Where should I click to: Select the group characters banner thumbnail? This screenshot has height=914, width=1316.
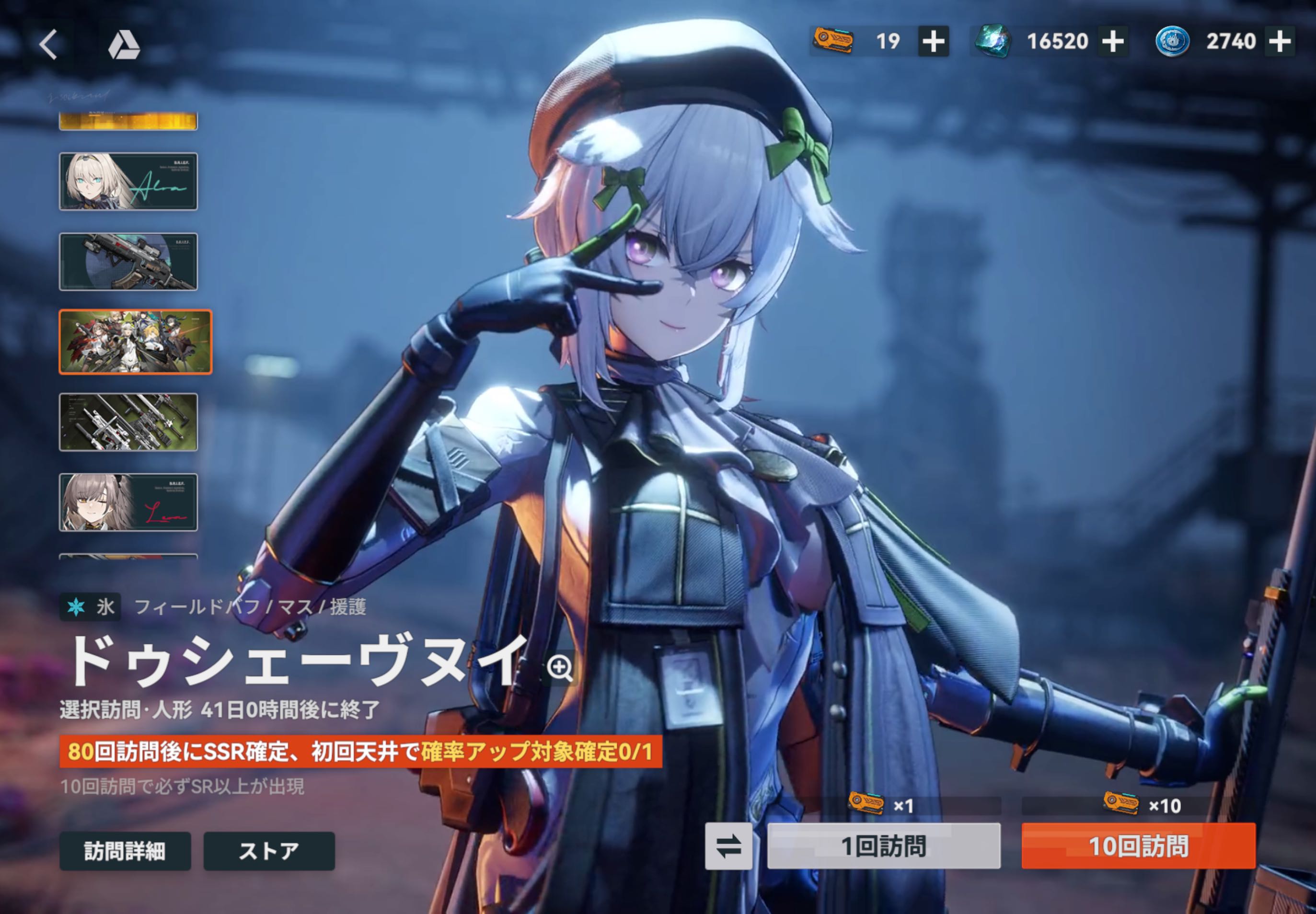tap(135, 342)
